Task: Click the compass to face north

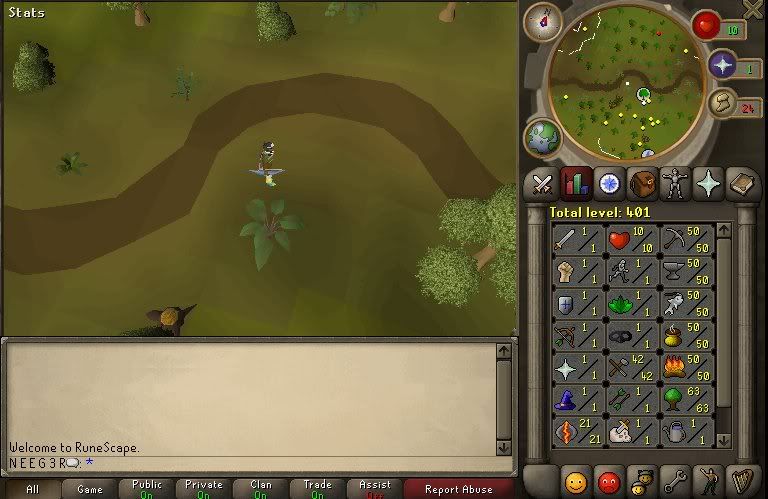Action: tap(543, 20)
